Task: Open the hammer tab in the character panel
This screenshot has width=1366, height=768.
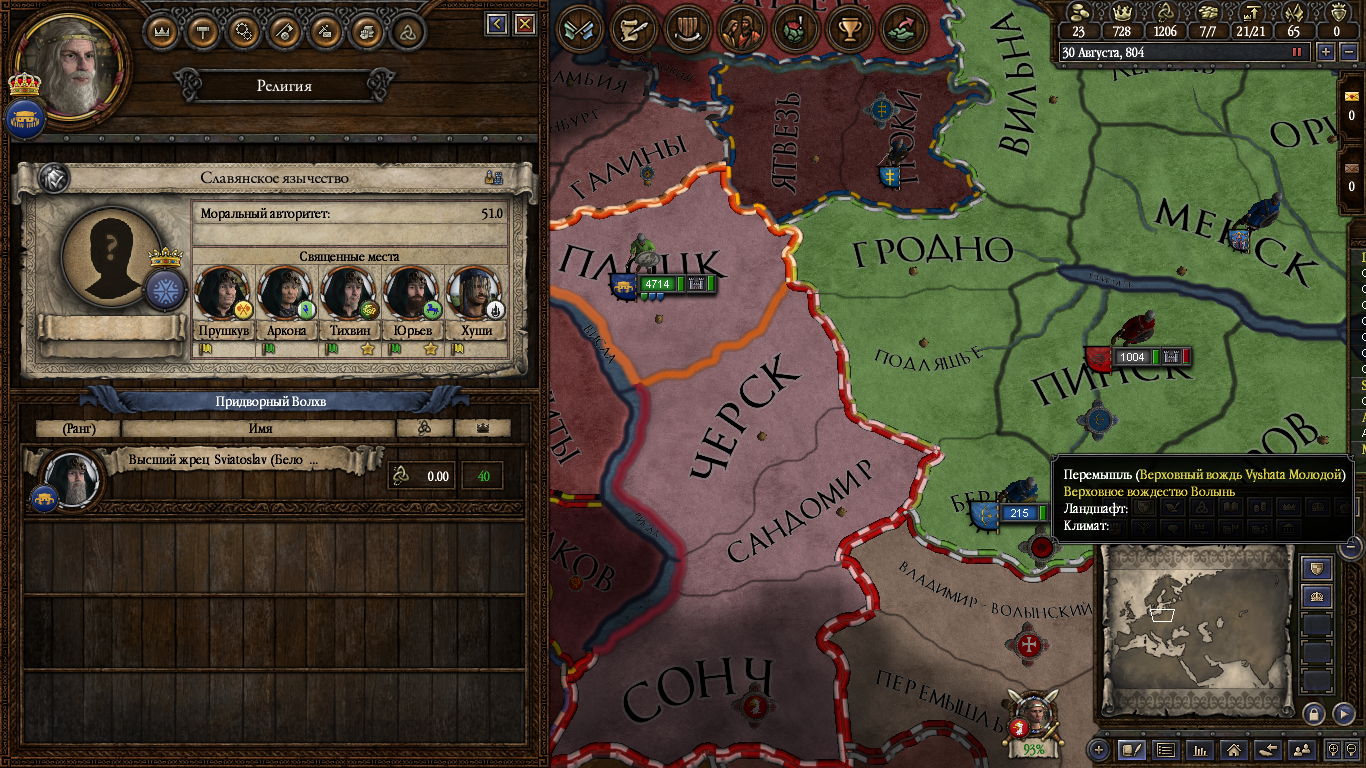Action: click(203, 32)
